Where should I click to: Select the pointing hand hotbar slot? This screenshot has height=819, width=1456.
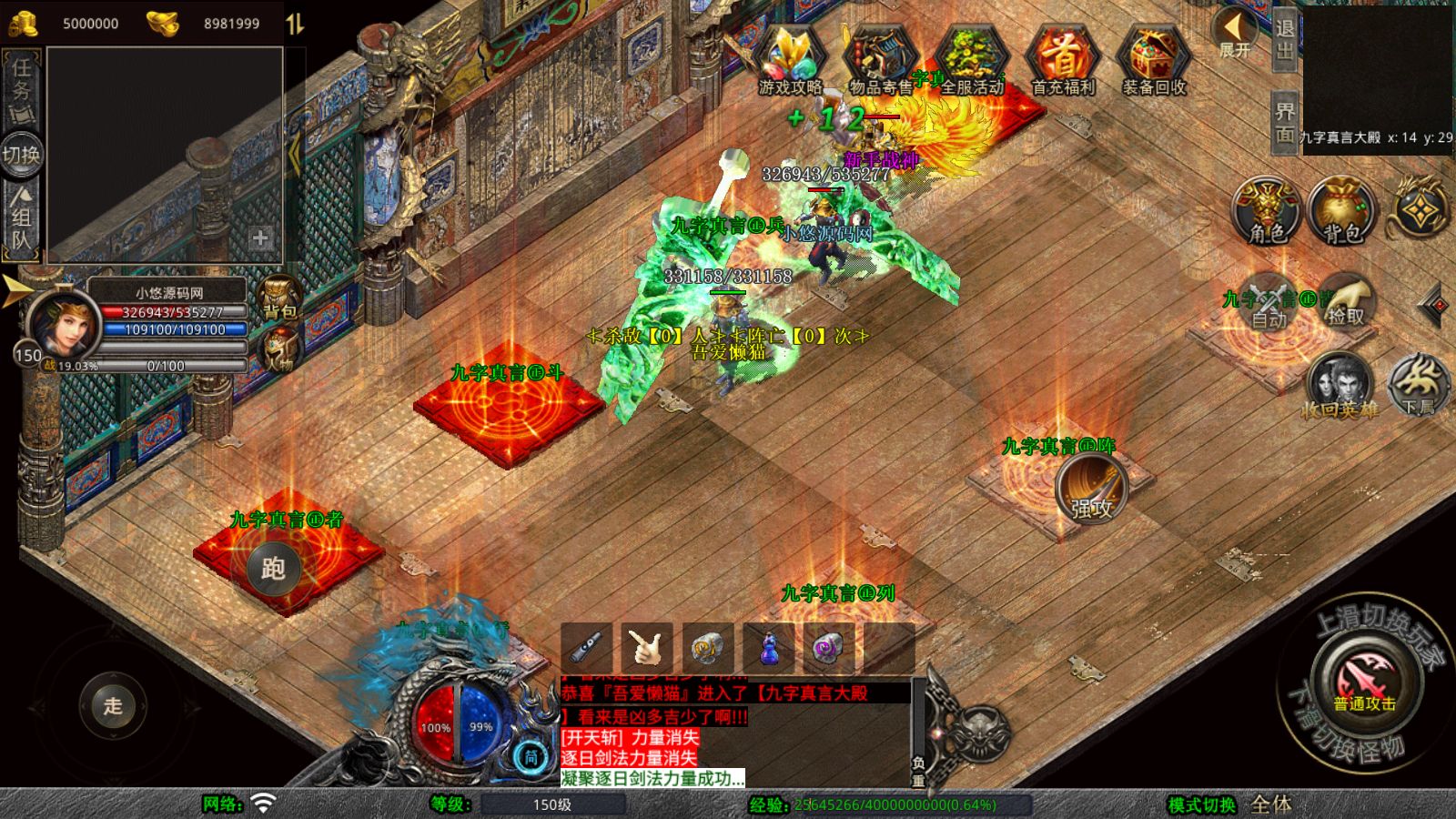[x=647, y=648]
